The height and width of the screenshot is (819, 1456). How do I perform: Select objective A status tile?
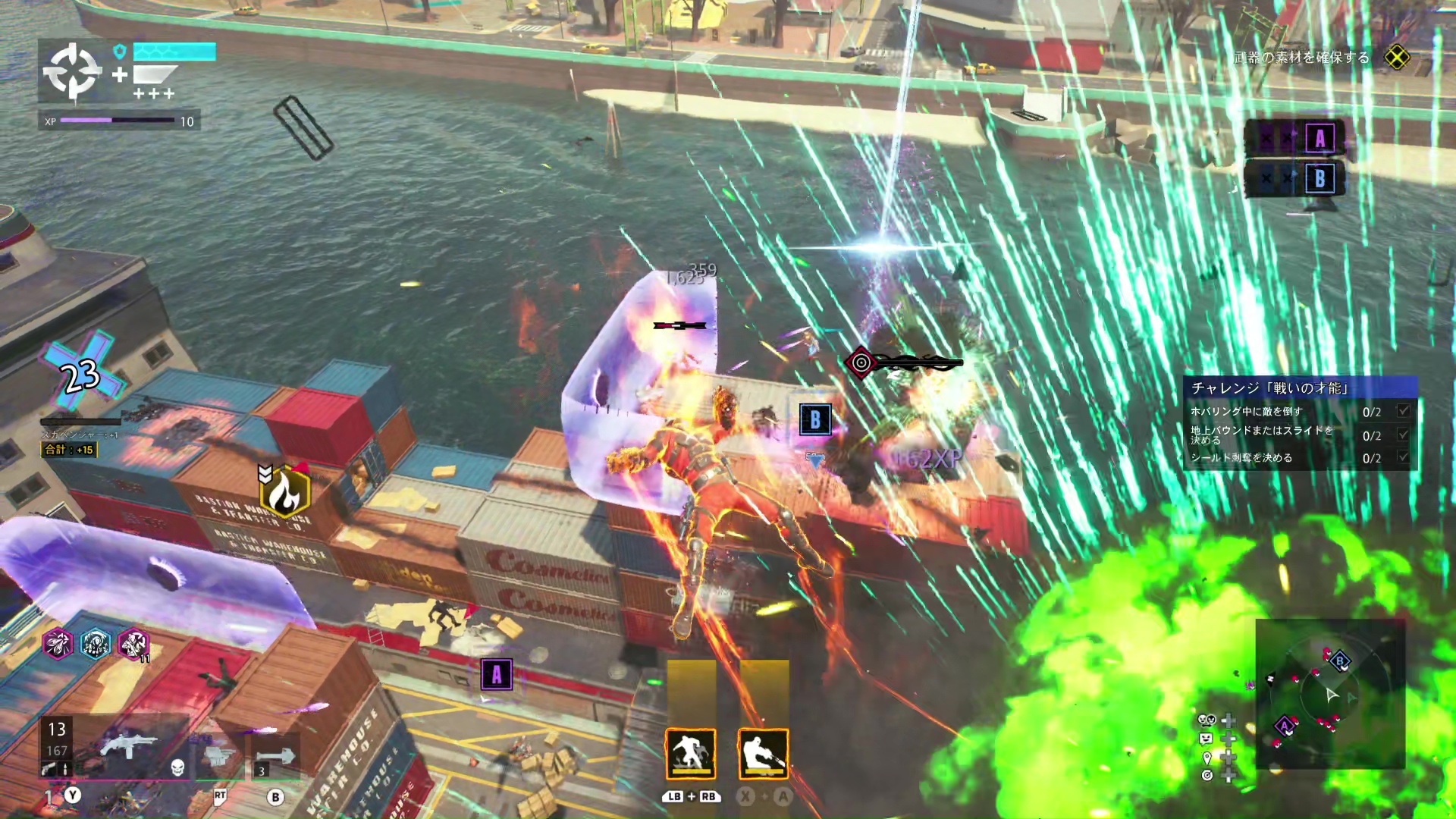[1295, 138]
